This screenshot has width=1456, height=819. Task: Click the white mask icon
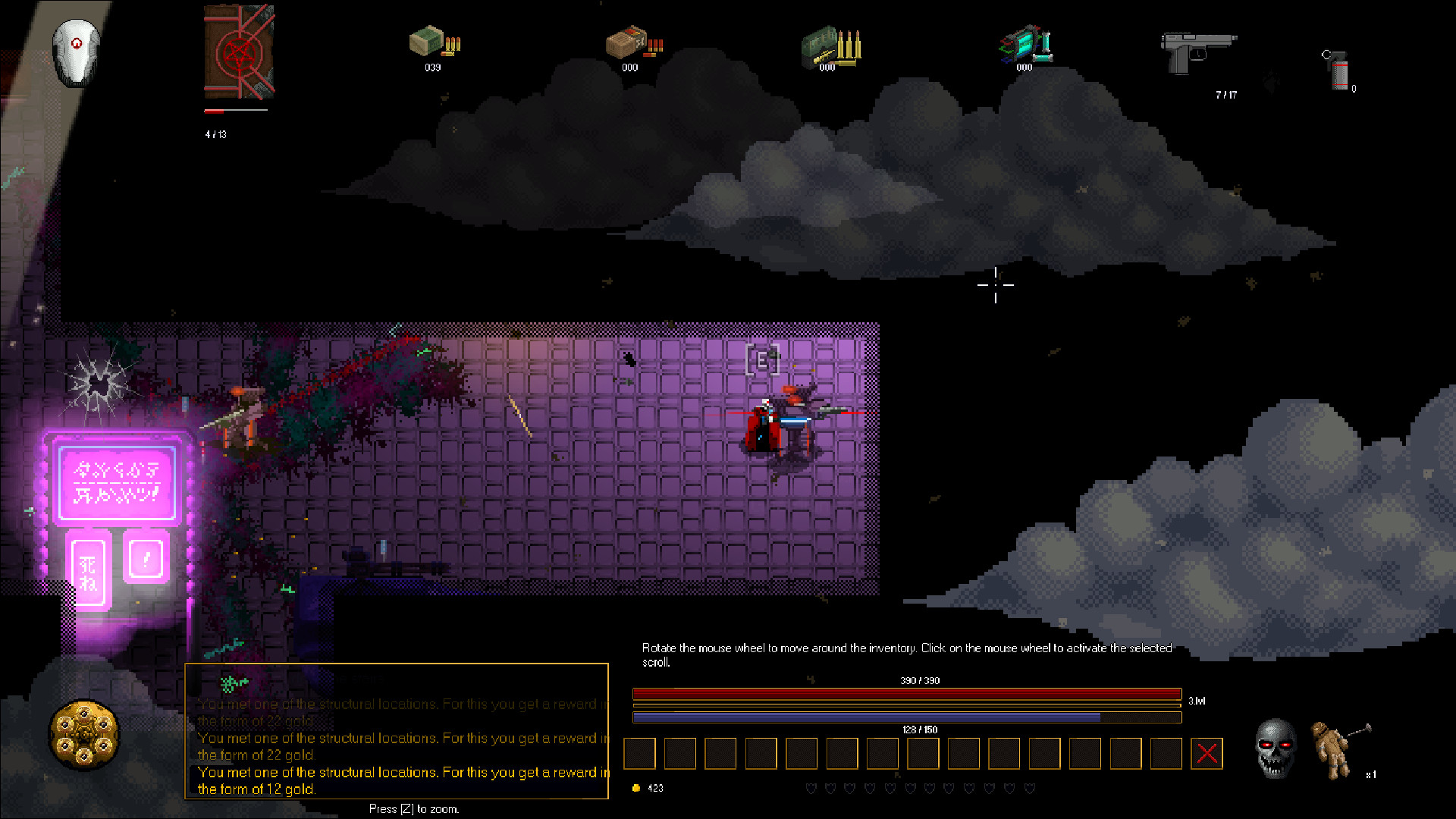(x=77, y=52)
